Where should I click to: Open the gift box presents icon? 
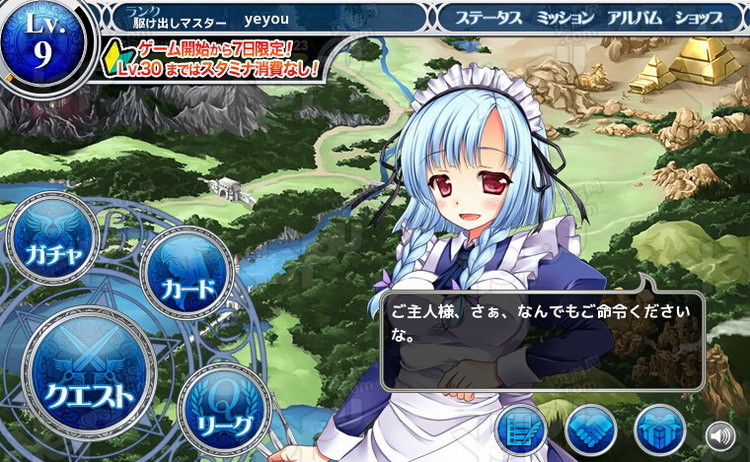tap(659, 430)
